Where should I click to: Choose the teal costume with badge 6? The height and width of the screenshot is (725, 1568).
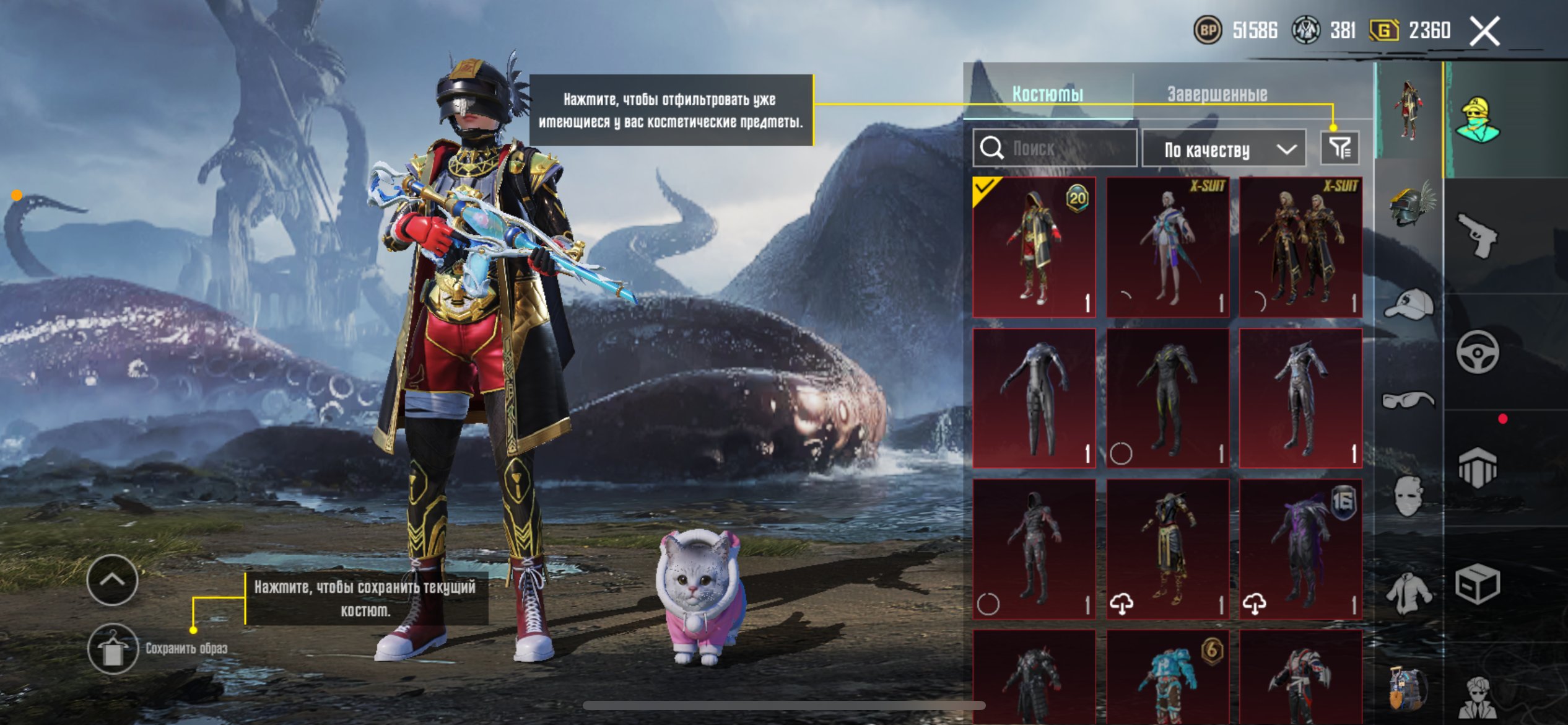click(1167, 677)
